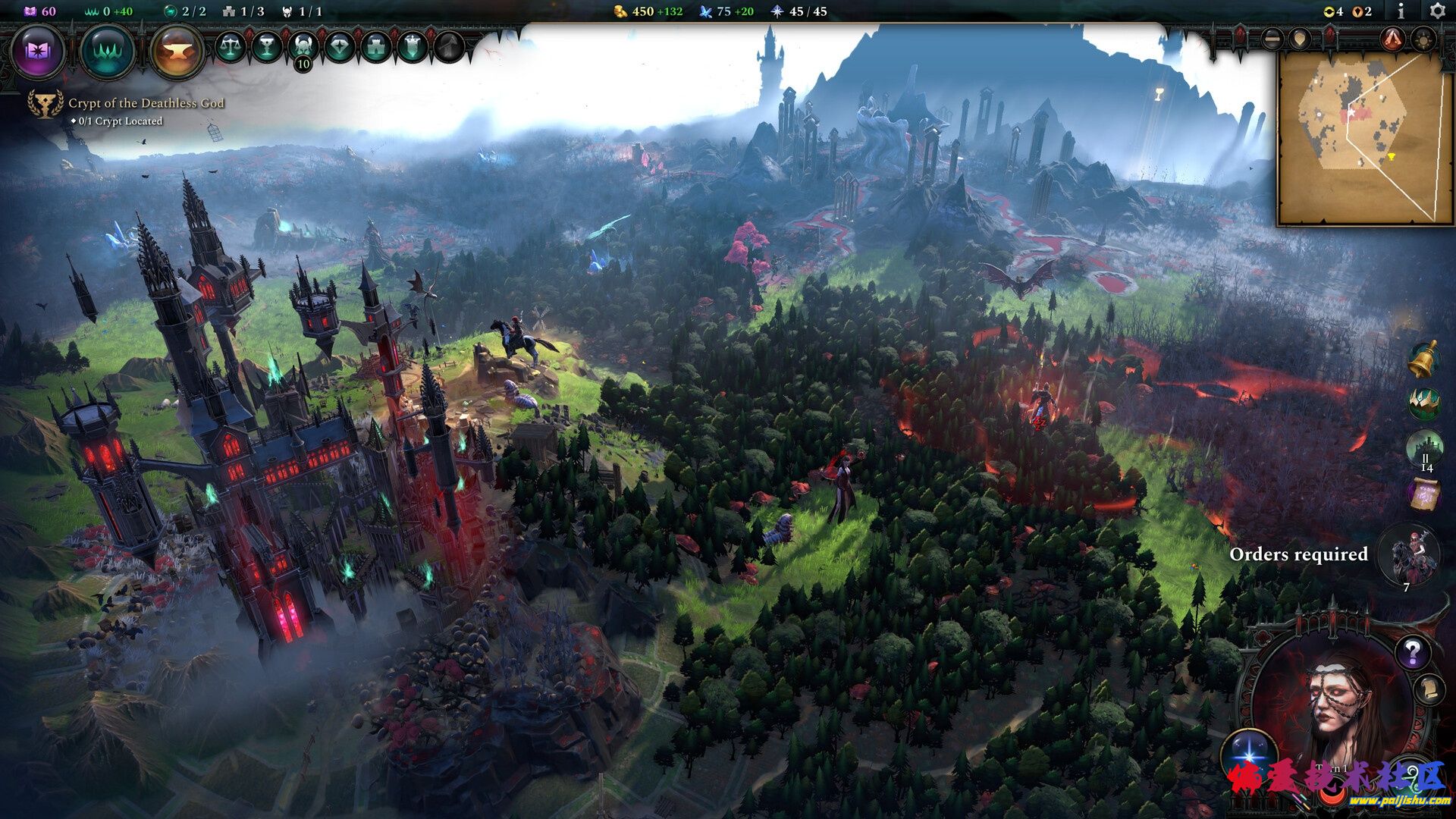Open the banner armies icon

tap(413, 48)
